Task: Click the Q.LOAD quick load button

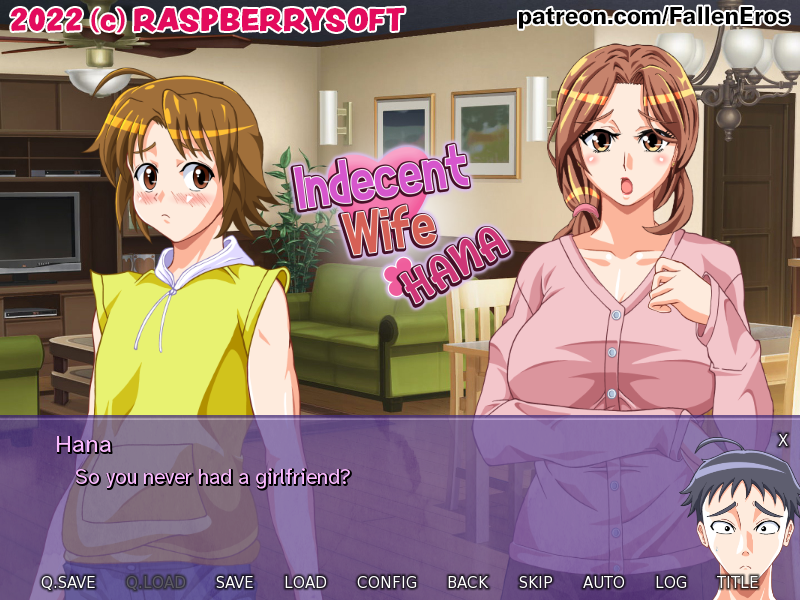Action: coord(156,582)
